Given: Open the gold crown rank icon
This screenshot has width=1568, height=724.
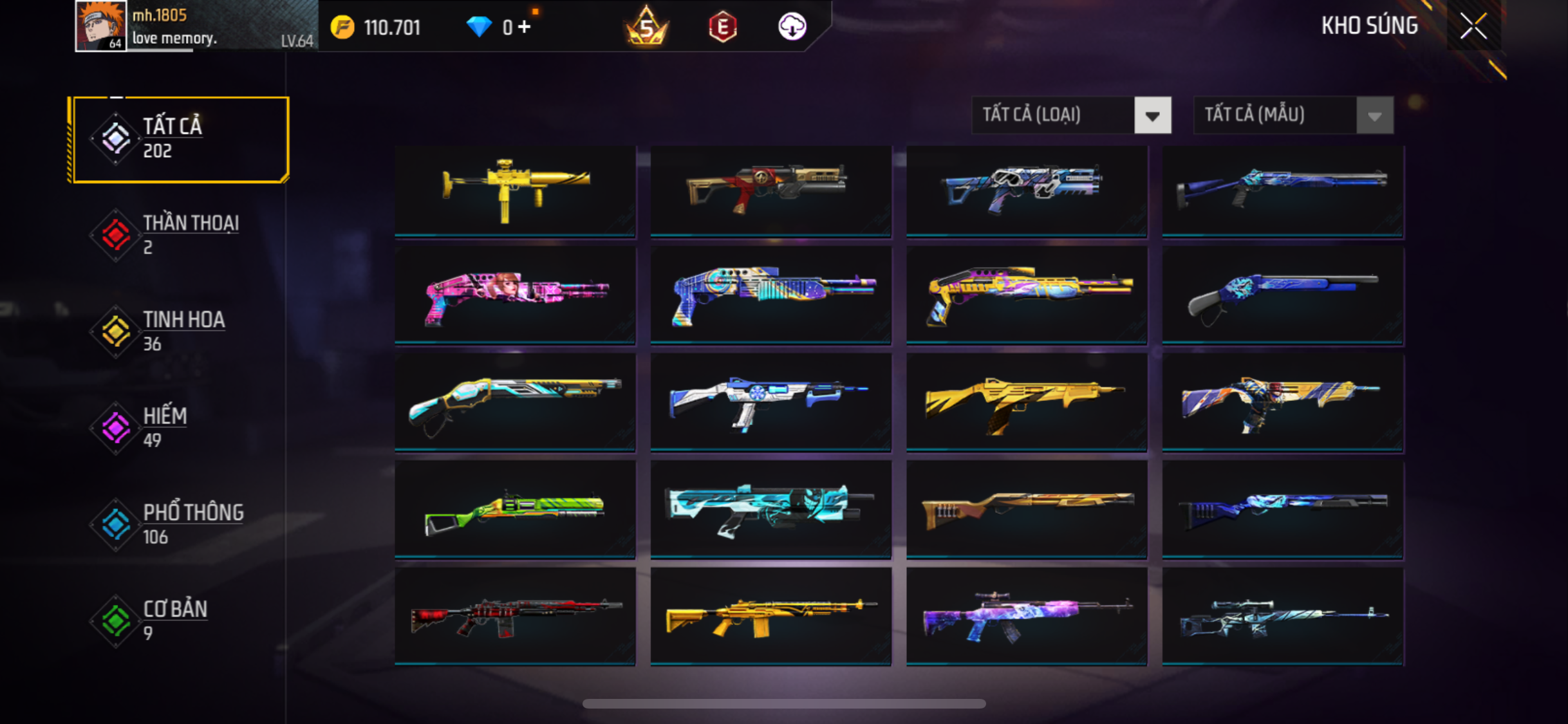Looking at the screenshot, I should coord(646,27).
